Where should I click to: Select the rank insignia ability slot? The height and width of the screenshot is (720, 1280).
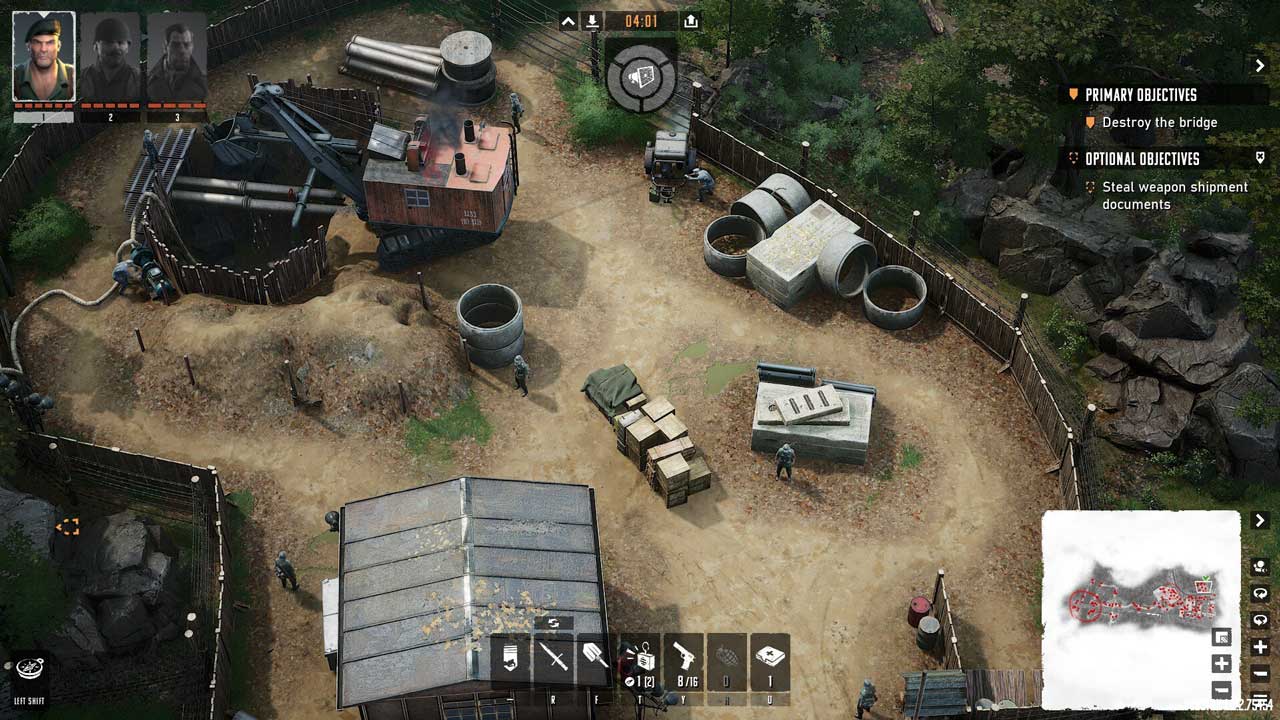pos(510,659)
